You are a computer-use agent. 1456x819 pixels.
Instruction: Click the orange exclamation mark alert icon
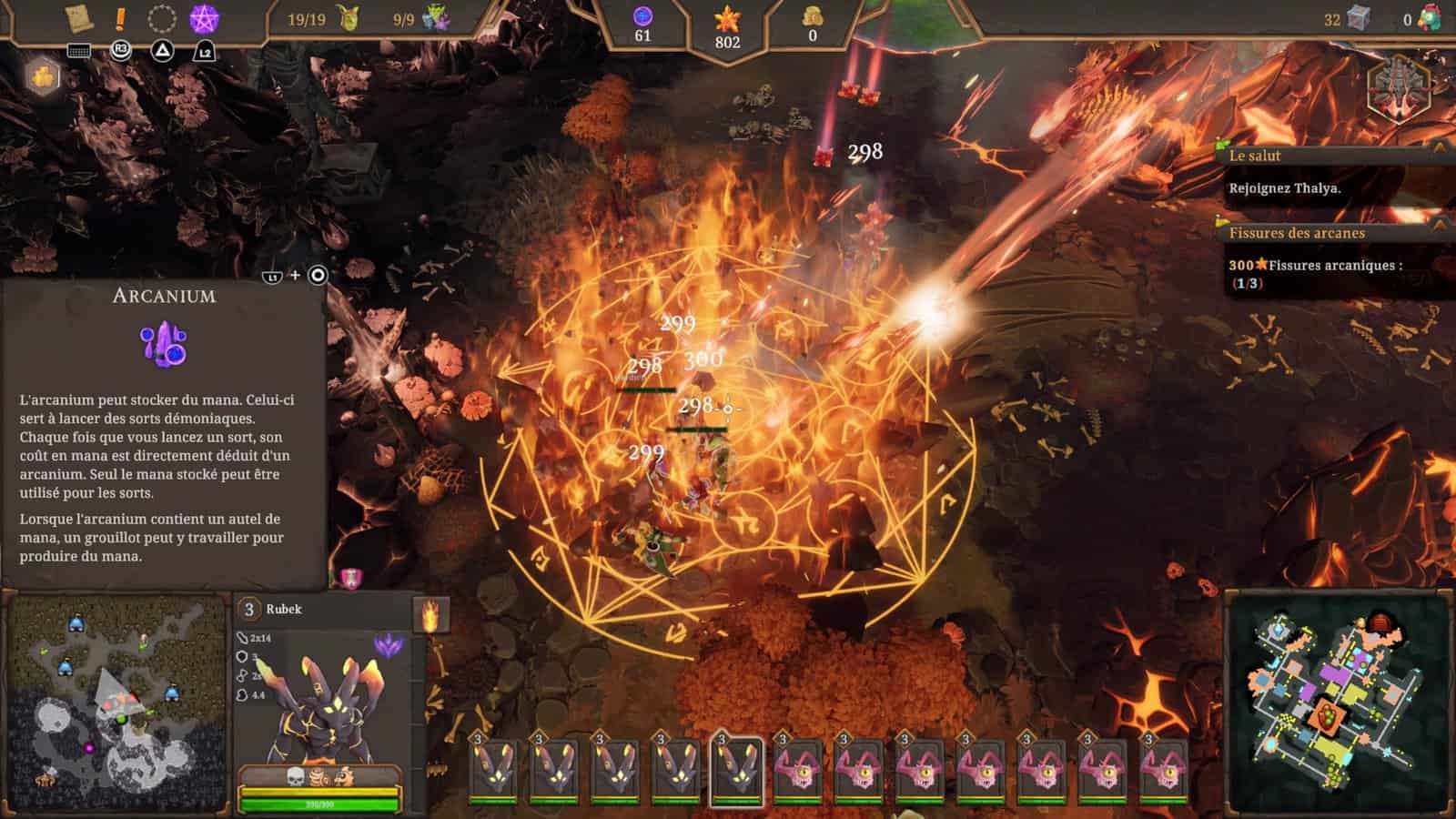[120, 17]
